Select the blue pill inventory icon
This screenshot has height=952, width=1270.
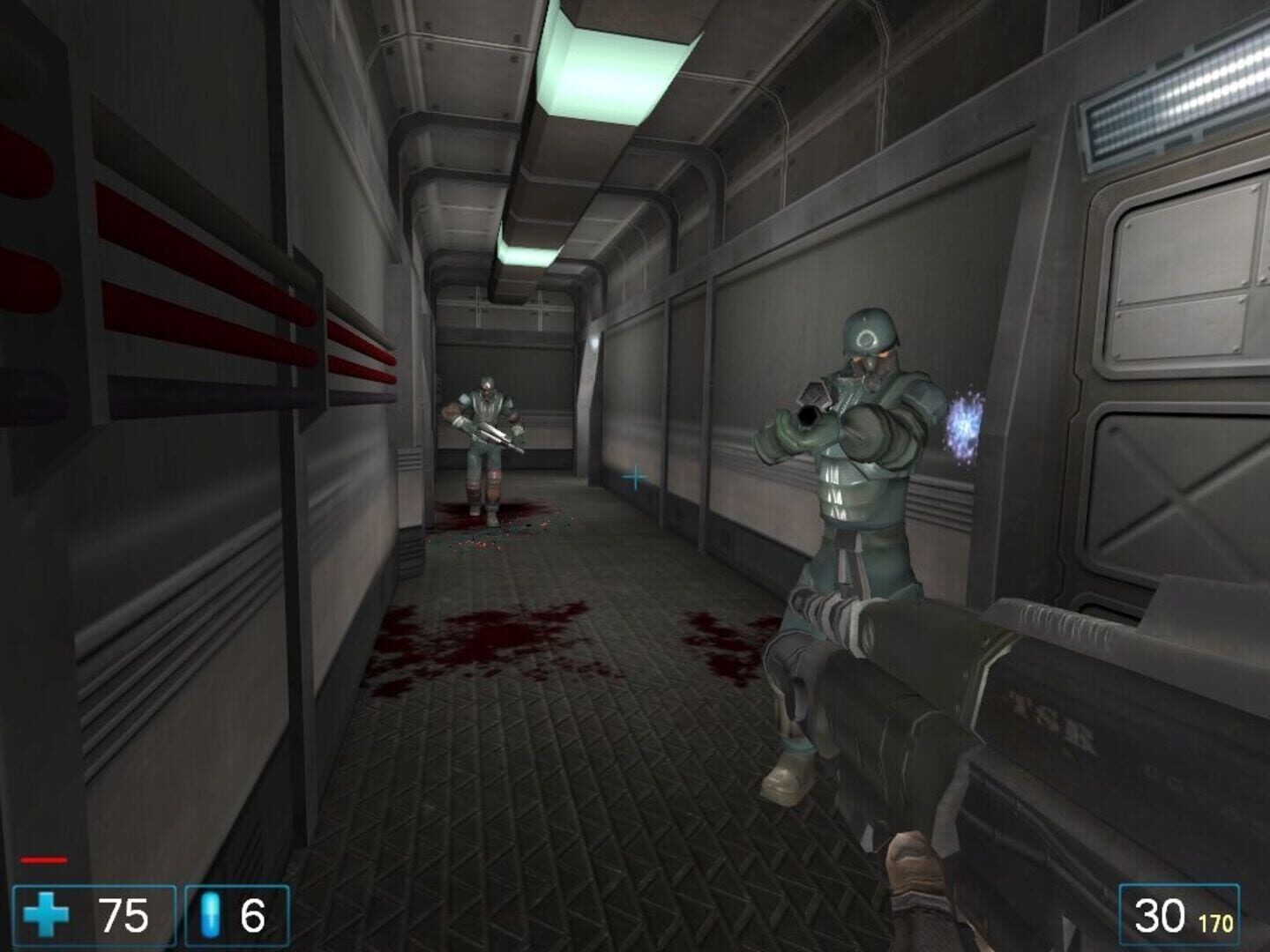coord(210,918)
